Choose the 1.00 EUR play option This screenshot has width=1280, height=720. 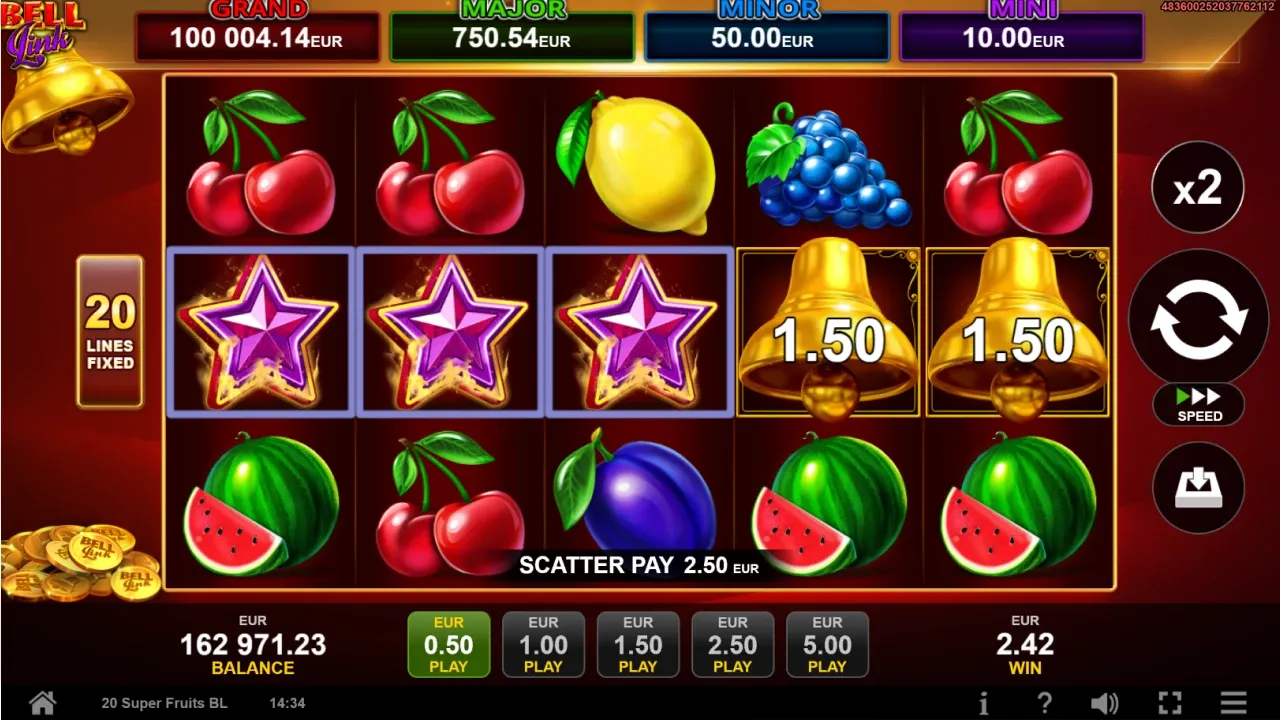(543, 644)
